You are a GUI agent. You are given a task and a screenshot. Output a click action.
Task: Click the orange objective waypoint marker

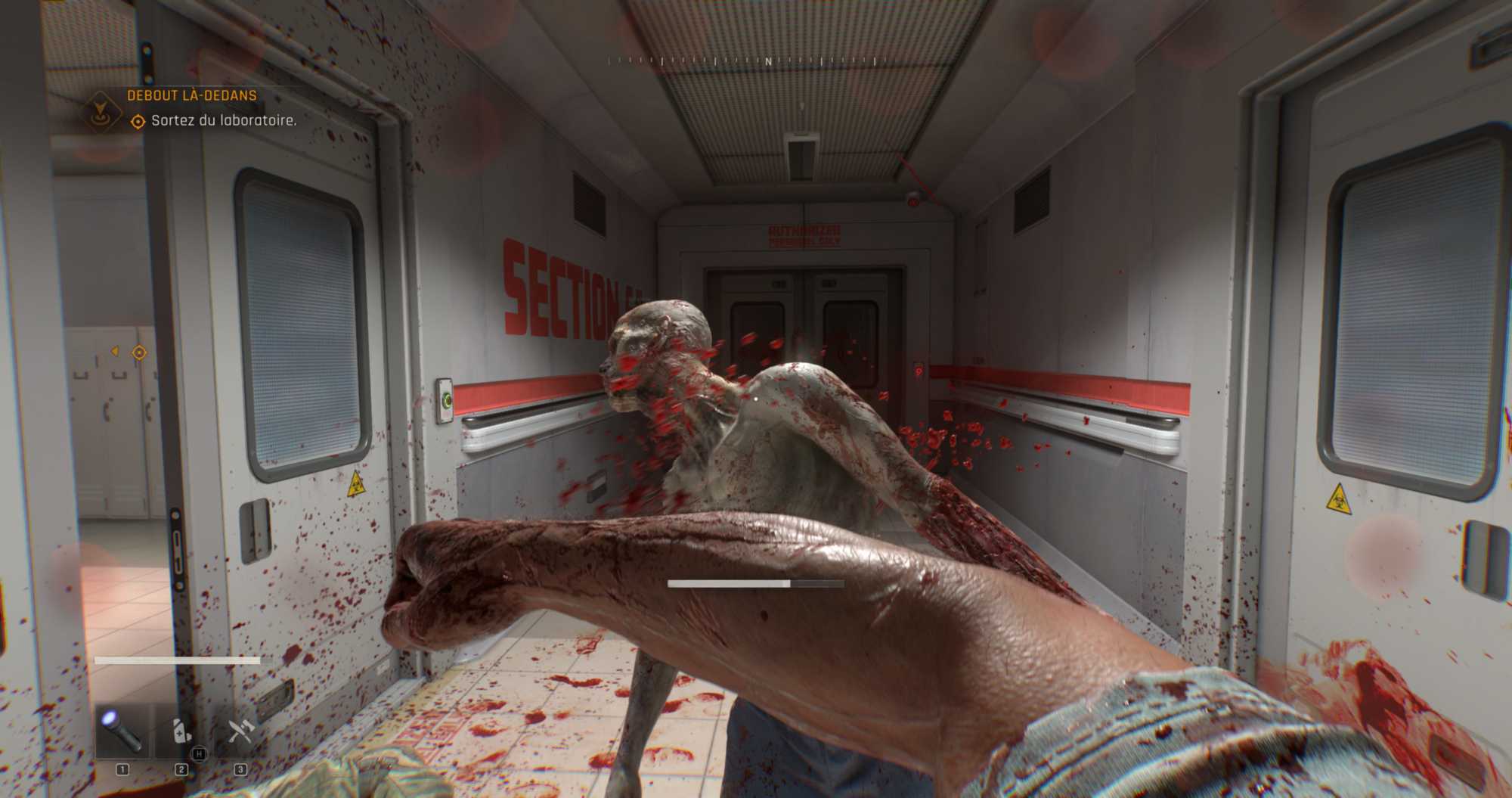[x=139, y=352]
